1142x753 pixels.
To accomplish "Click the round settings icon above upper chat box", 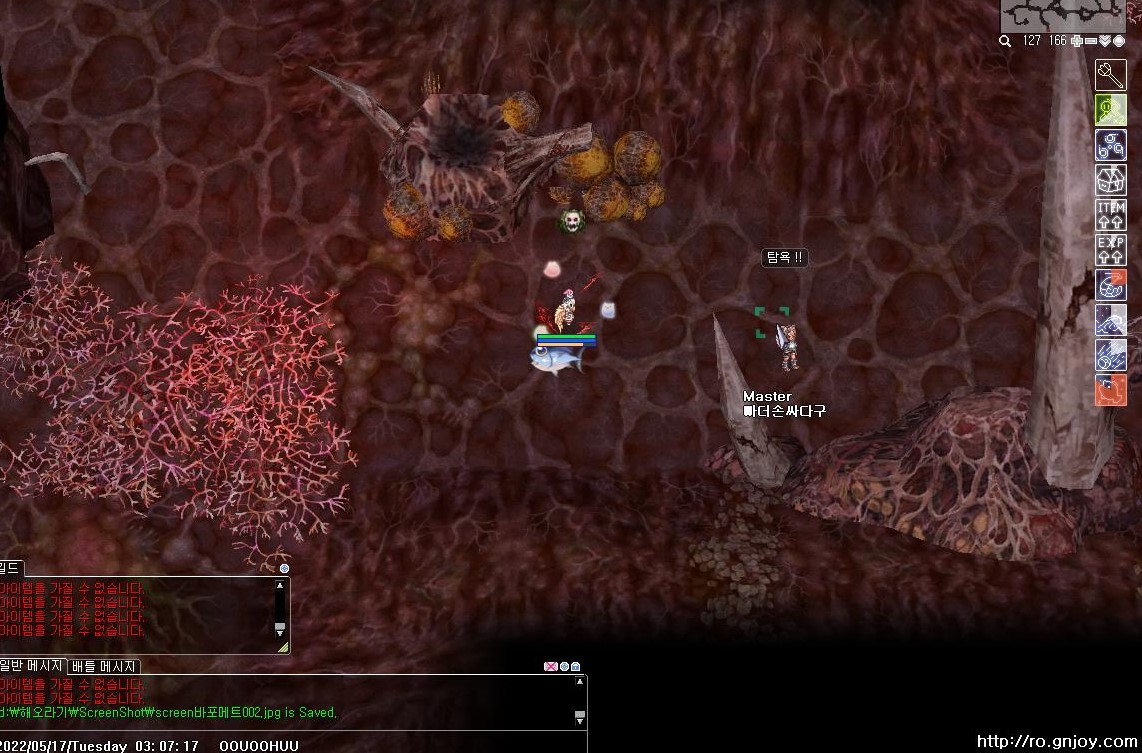I will [284, 568].
